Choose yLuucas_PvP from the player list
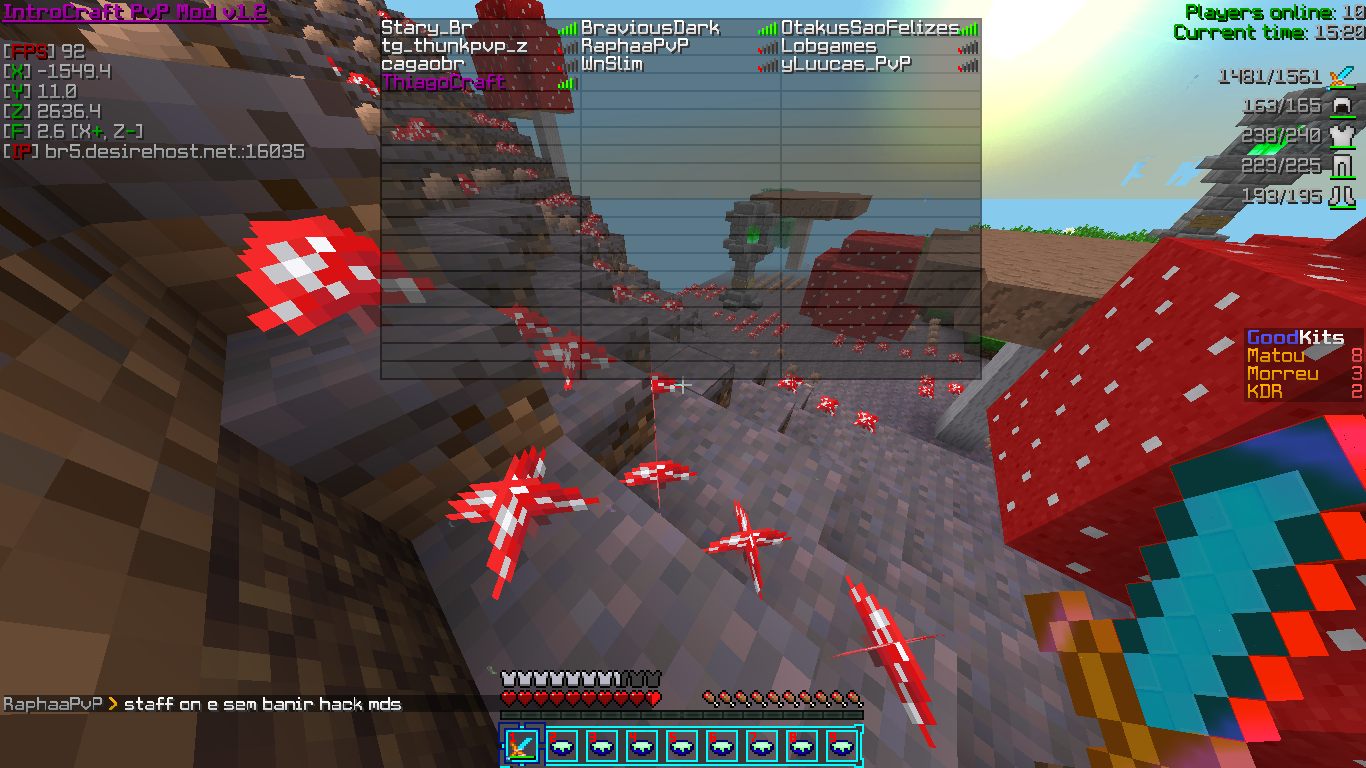 tap(846, 64)
